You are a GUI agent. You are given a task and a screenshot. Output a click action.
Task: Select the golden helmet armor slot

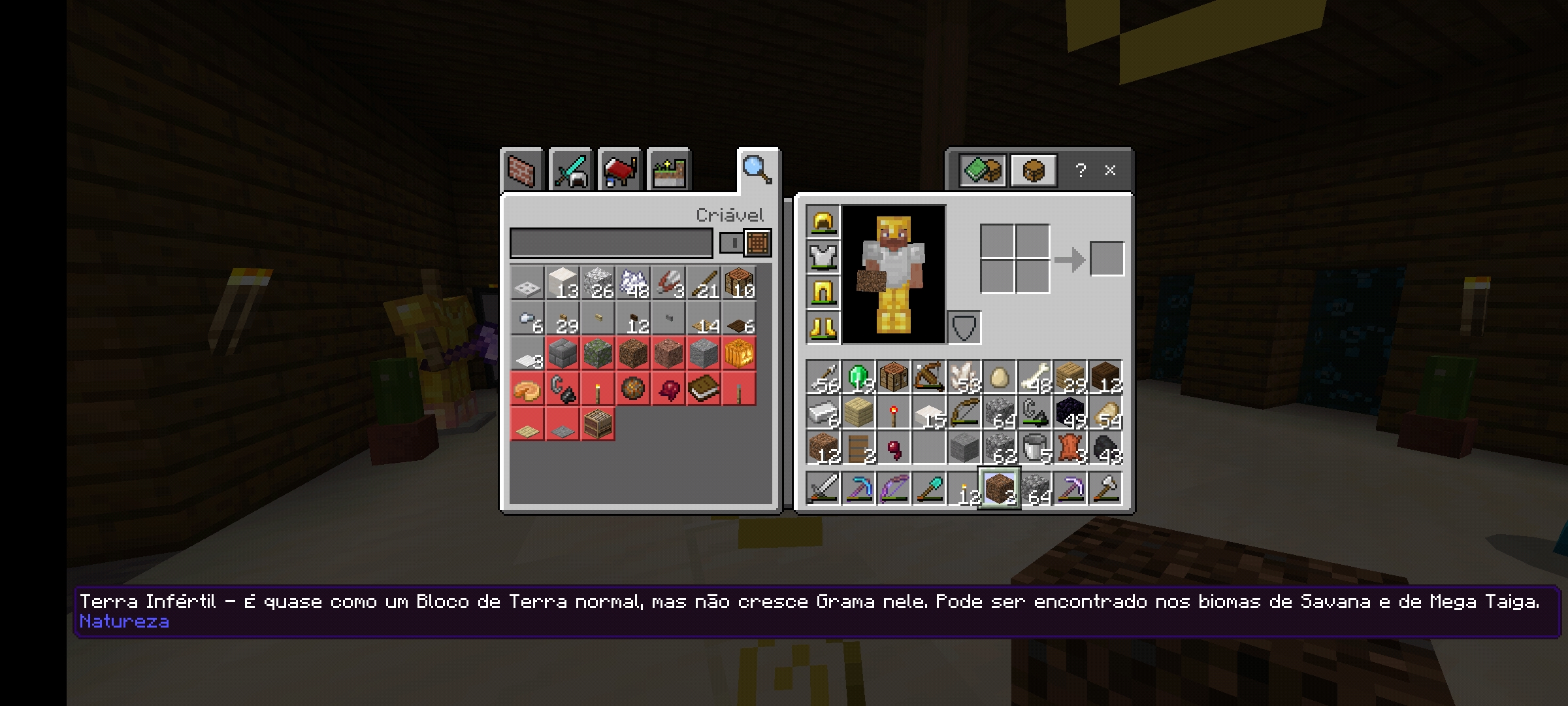click(x=823, y=222)
